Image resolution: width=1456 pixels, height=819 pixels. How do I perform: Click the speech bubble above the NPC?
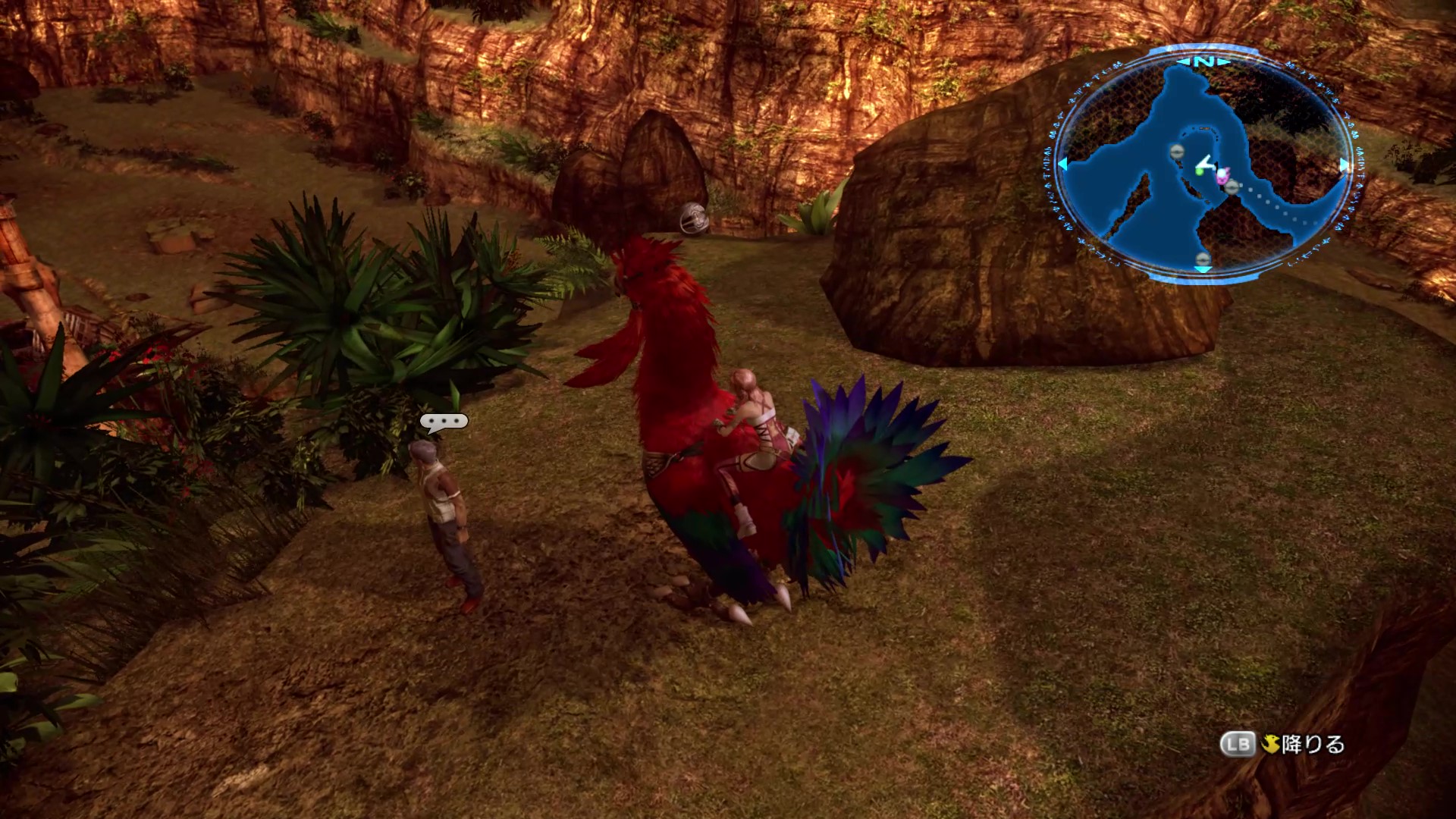point(444,422)
